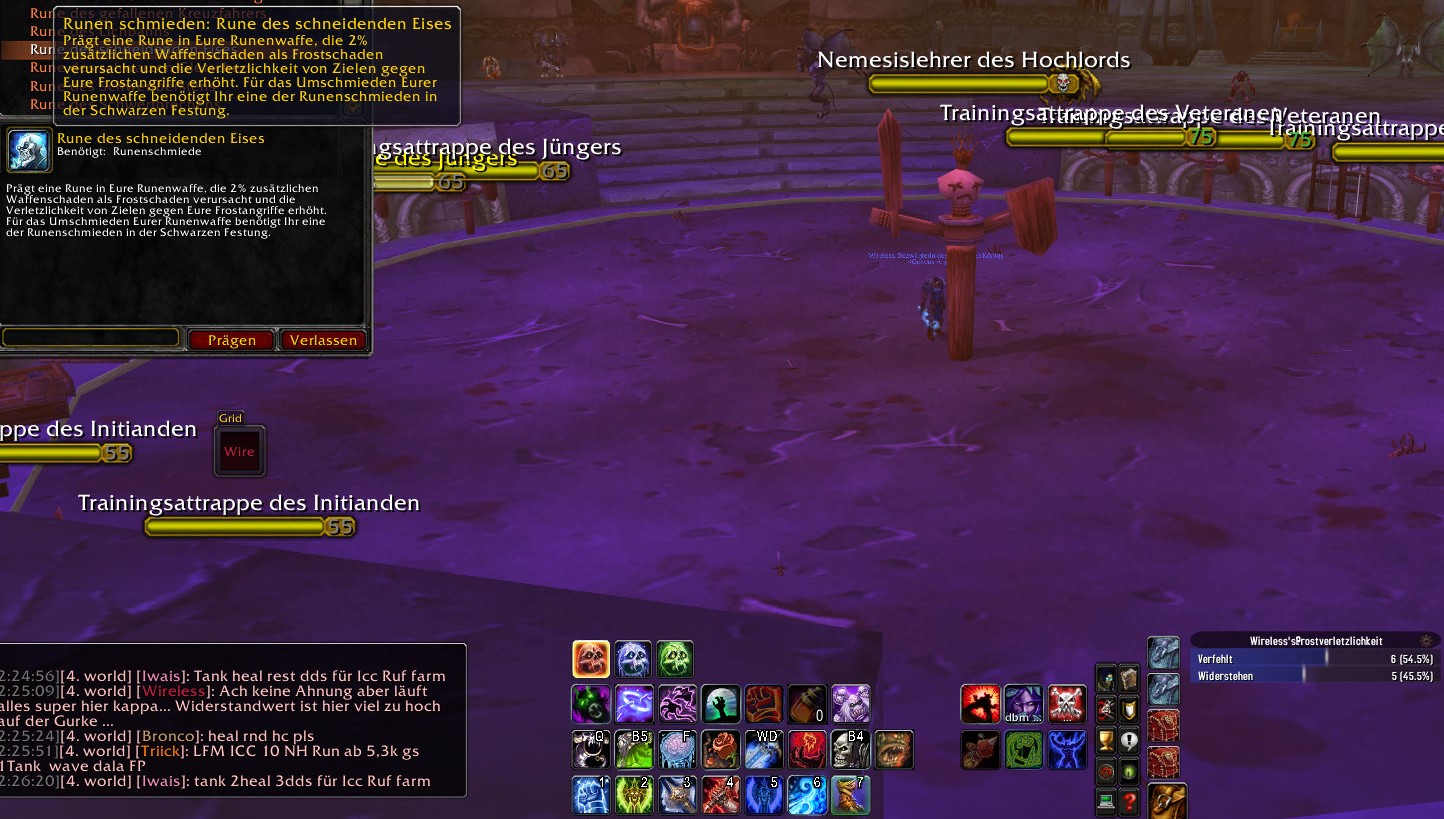Open Achievements via the trophy icon

[1106, 740]
